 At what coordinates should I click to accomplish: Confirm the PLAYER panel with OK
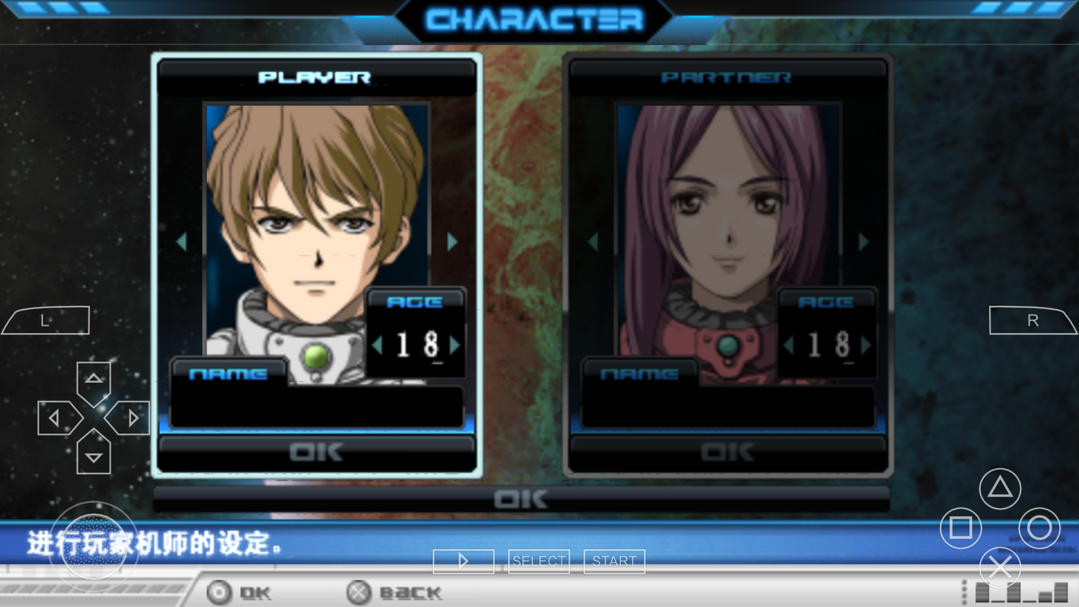[x=317, y=453]
